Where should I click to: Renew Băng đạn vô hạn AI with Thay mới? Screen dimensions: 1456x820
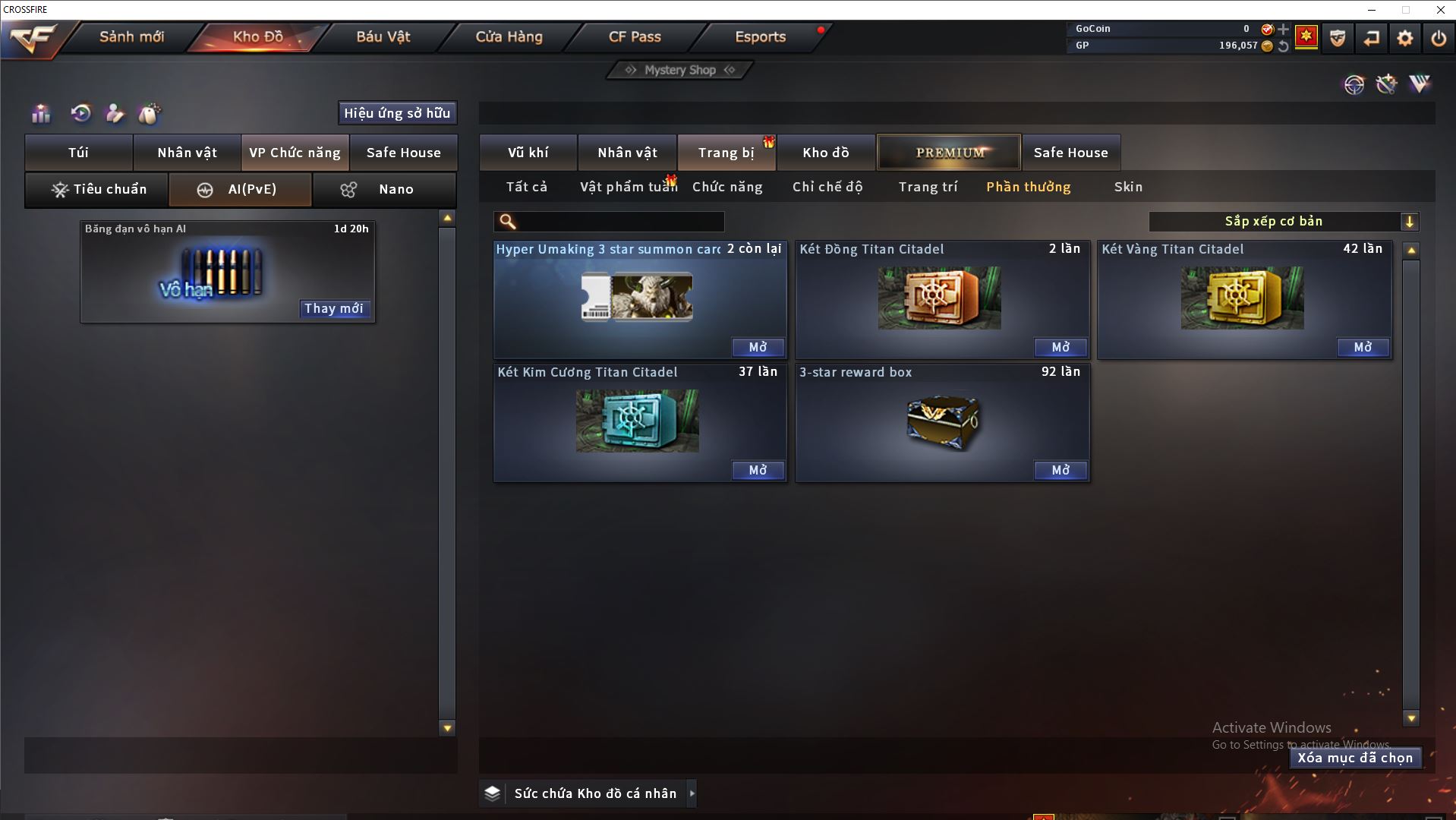[x=333, y=308]
